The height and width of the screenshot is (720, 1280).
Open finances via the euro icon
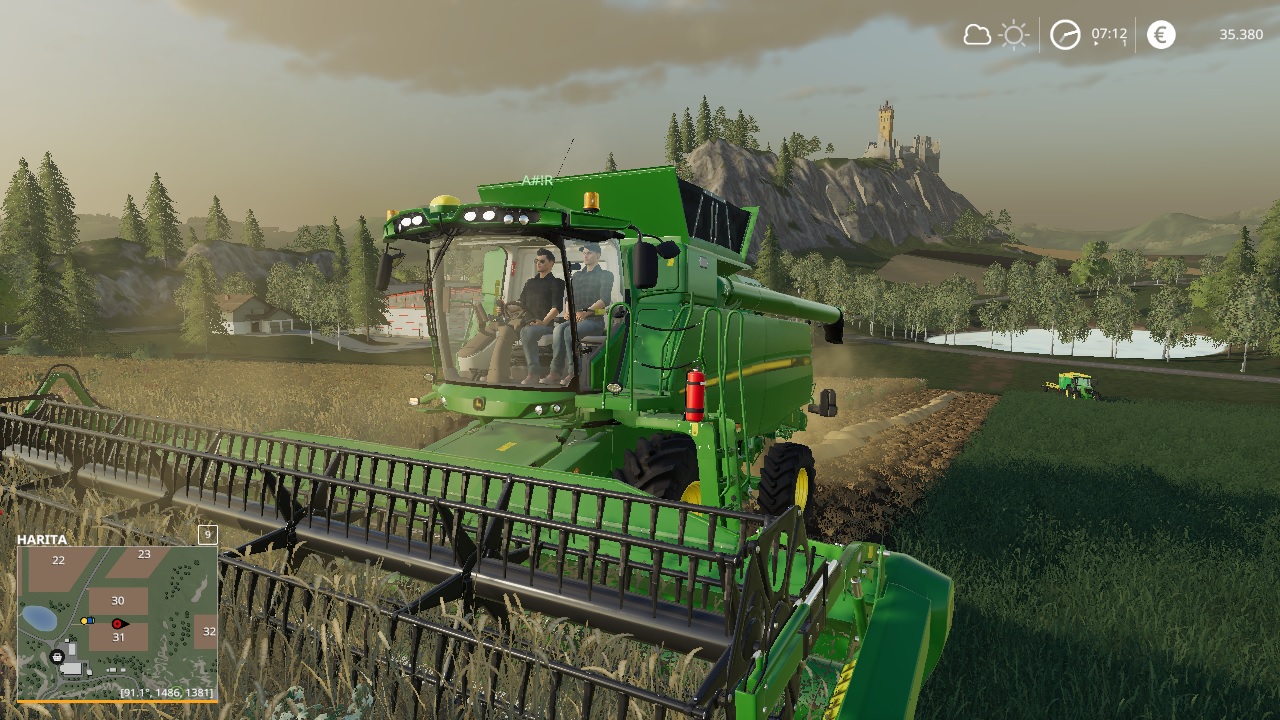1161,35
